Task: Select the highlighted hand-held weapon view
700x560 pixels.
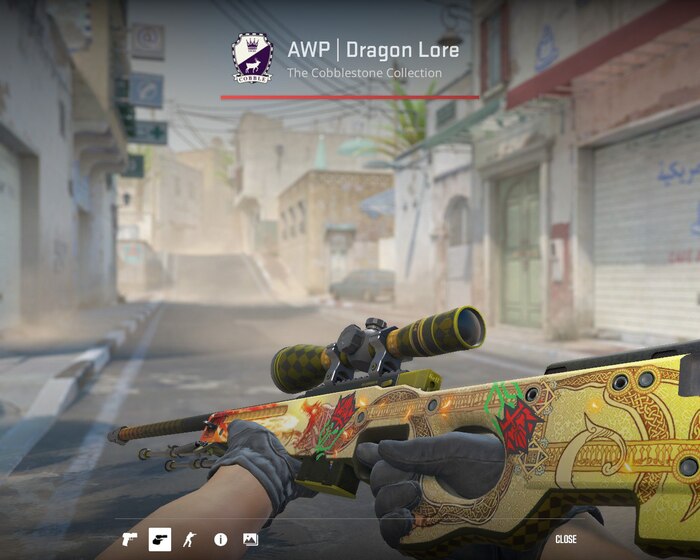Action: (x=159, y=540)
